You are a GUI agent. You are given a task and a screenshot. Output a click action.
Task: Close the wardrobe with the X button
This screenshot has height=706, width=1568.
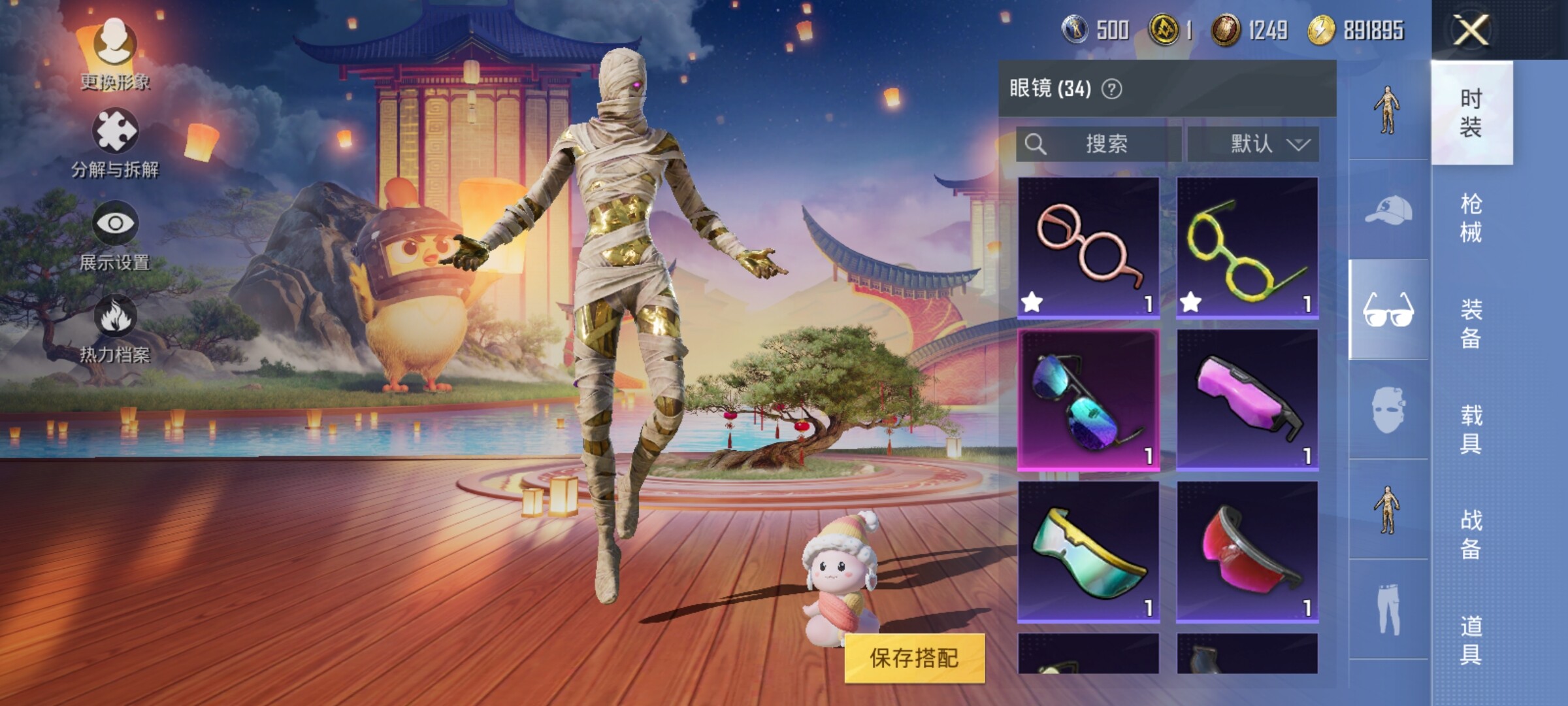pyautogui.click(x=1471, y=30)
